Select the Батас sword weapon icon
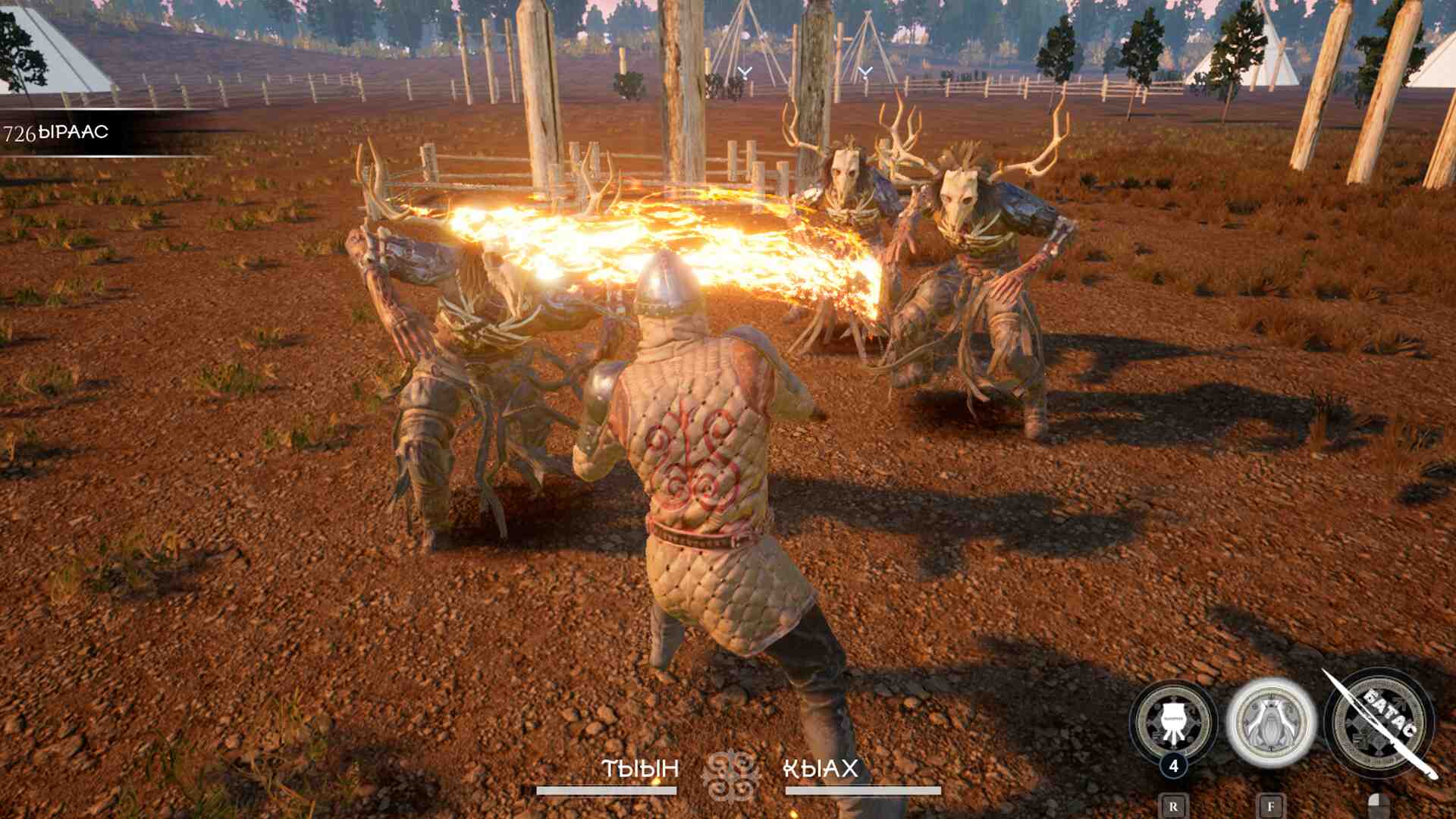1456x819 pixels. [1379, 723]
